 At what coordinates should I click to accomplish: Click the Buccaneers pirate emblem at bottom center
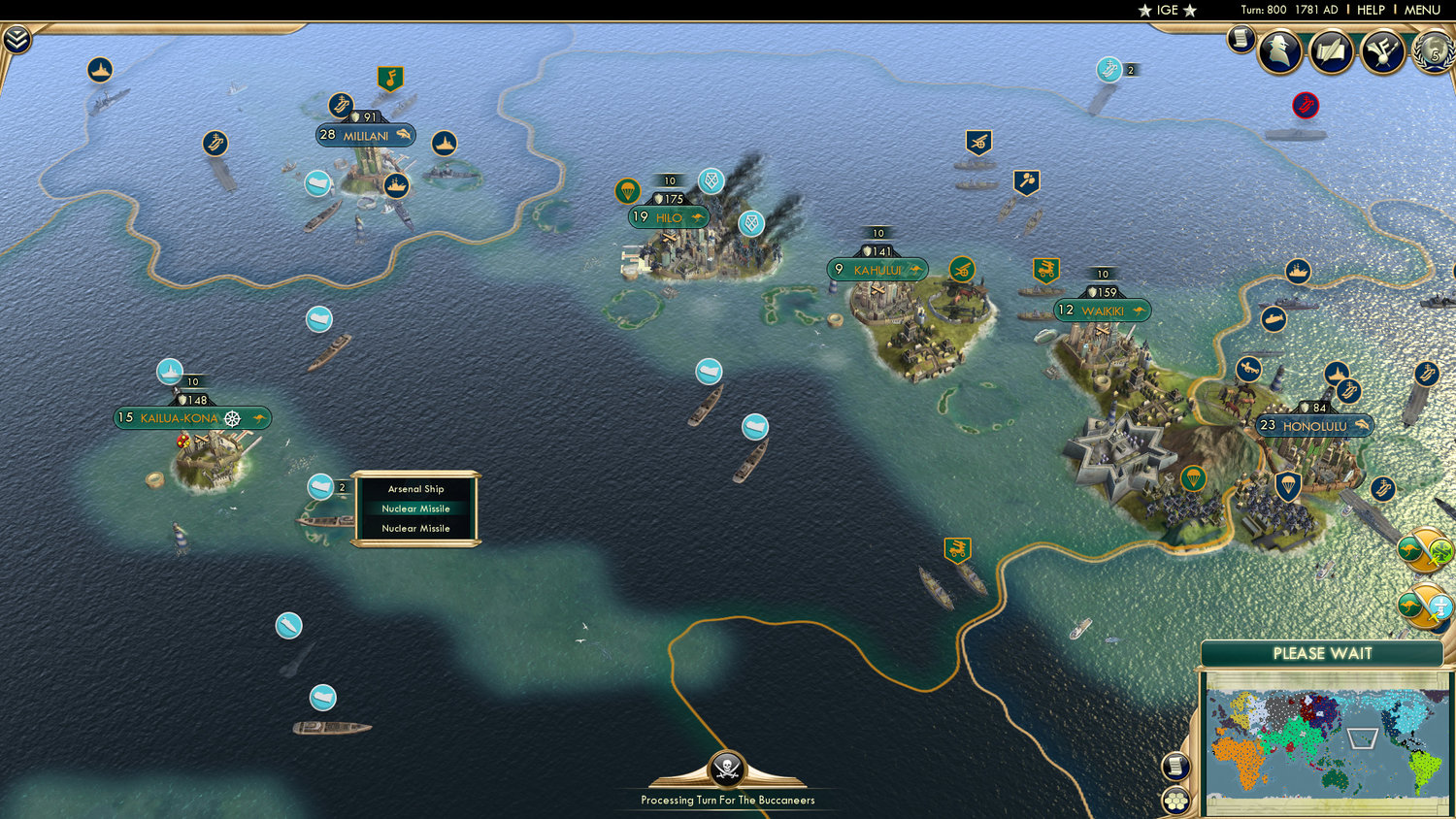pyautogui.click(x=726, y=770)
